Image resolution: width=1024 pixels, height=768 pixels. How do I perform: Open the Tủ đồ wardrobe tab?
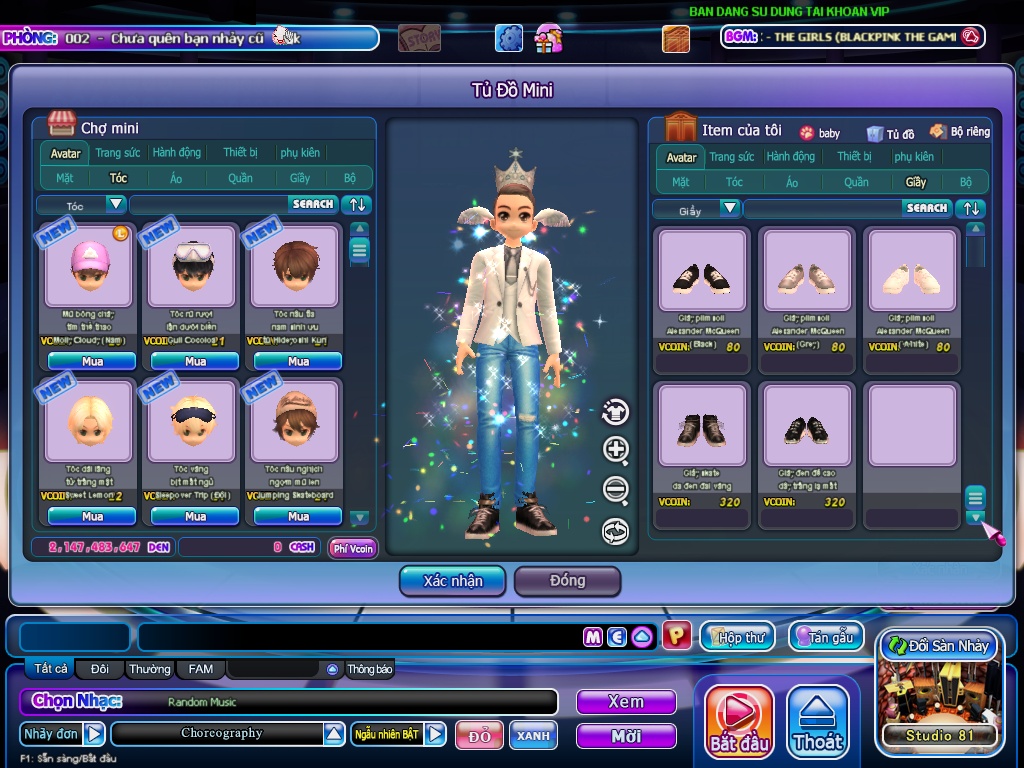(x=890, y=133)
